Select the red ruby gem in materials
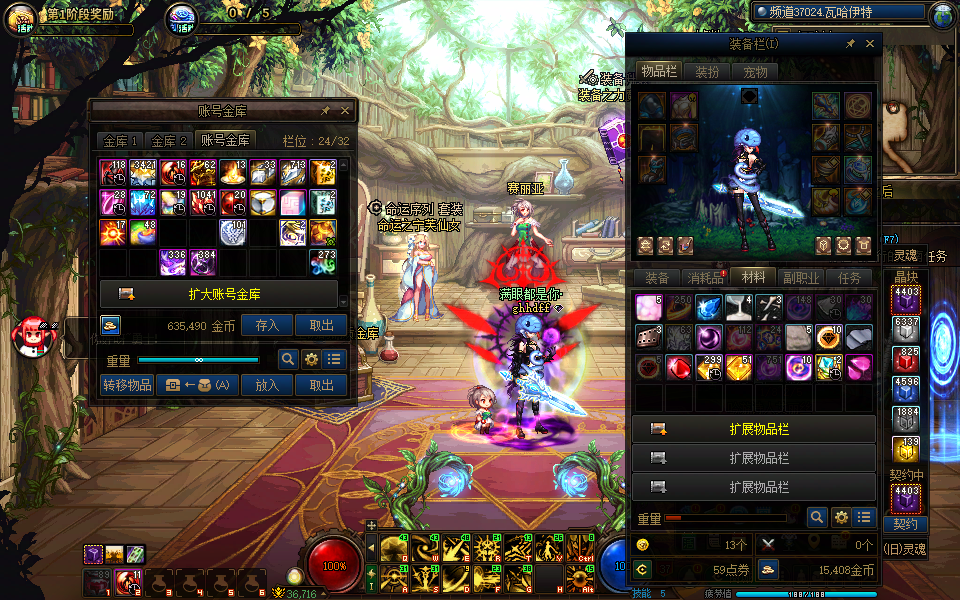The width and height of the screenshot is (960, 600). (676, 368)
